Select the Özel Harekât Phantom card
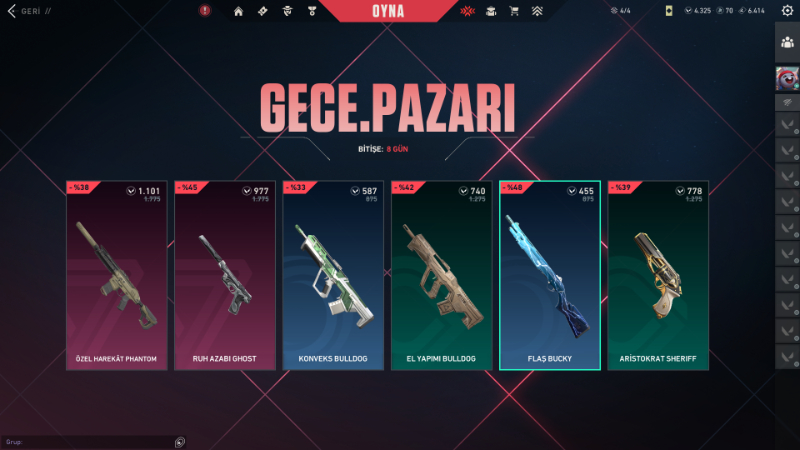Screen dimensions: 800x450 116,275
